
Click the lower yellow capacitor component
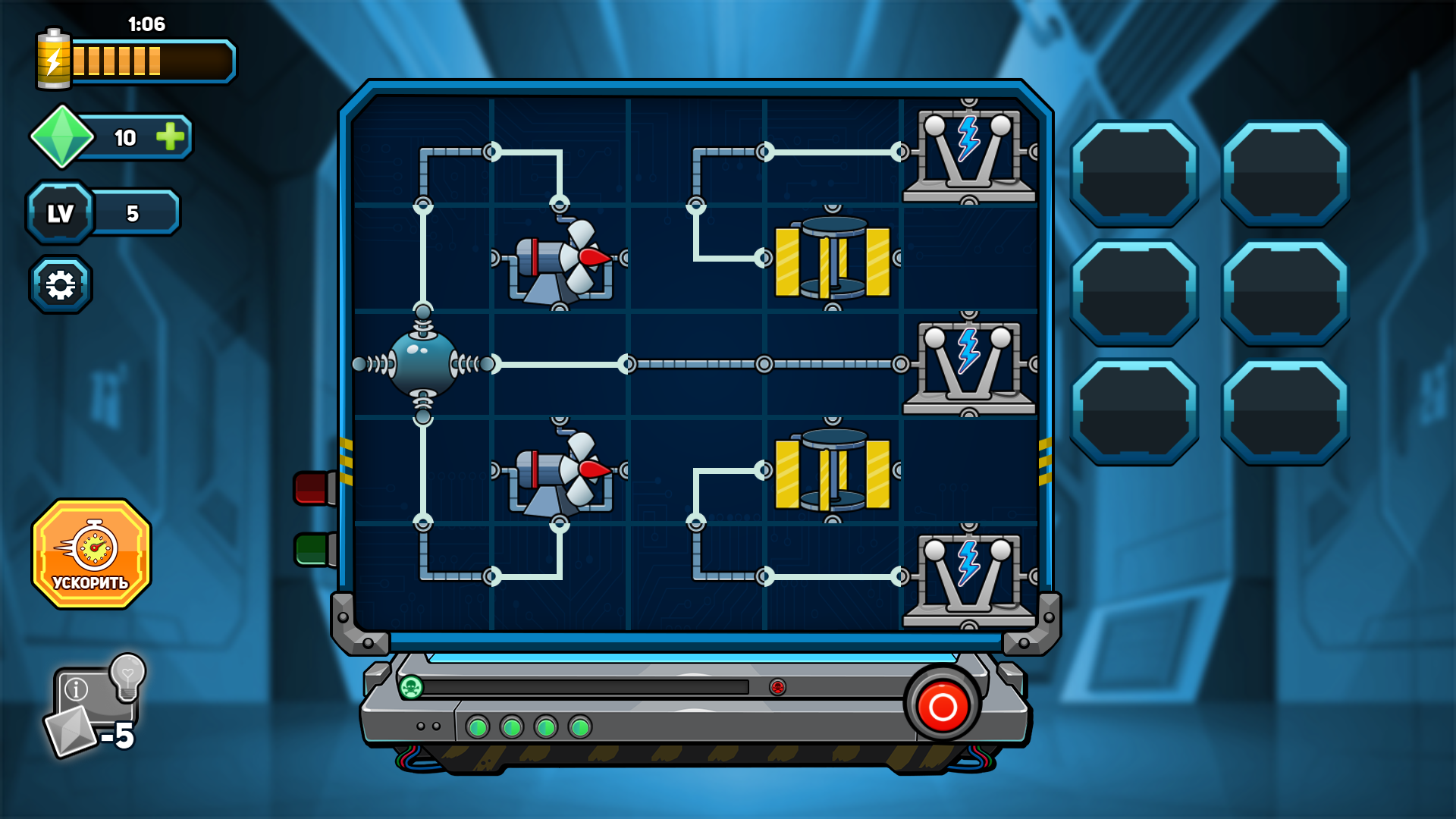pyautogui.click(x=833, y=470)
